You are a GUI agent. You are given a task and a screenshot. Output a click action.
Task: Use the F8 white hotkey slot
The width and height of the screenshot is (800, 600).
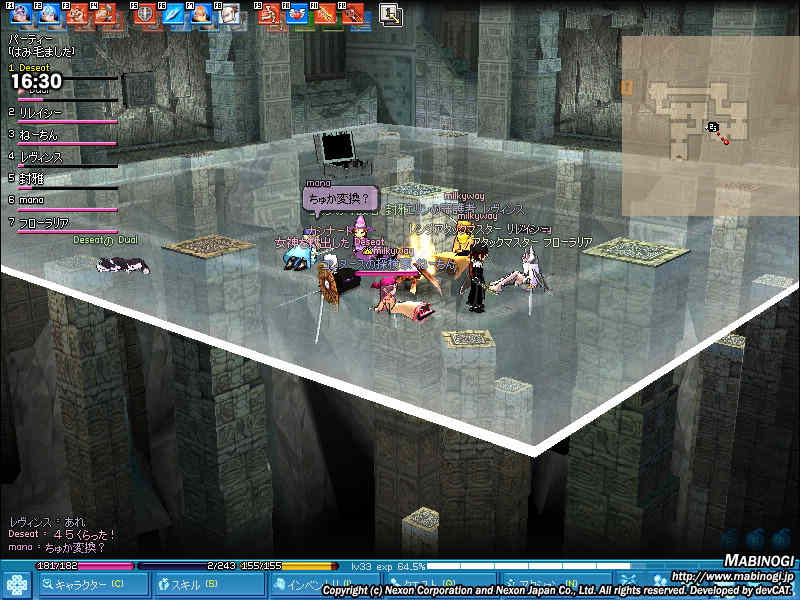tap(229, 14)
